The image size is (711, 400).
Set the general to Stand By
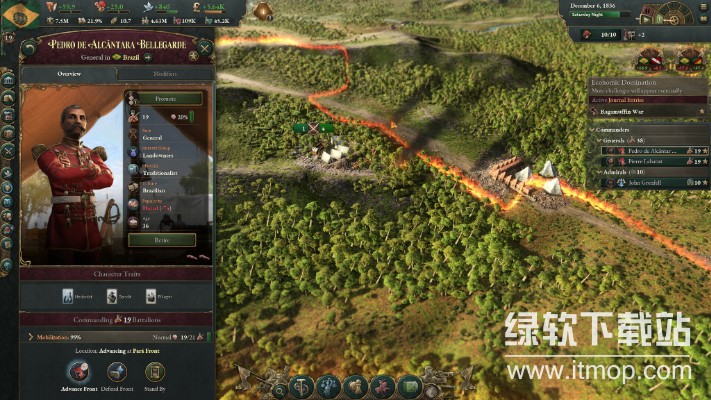coord(154,370)
